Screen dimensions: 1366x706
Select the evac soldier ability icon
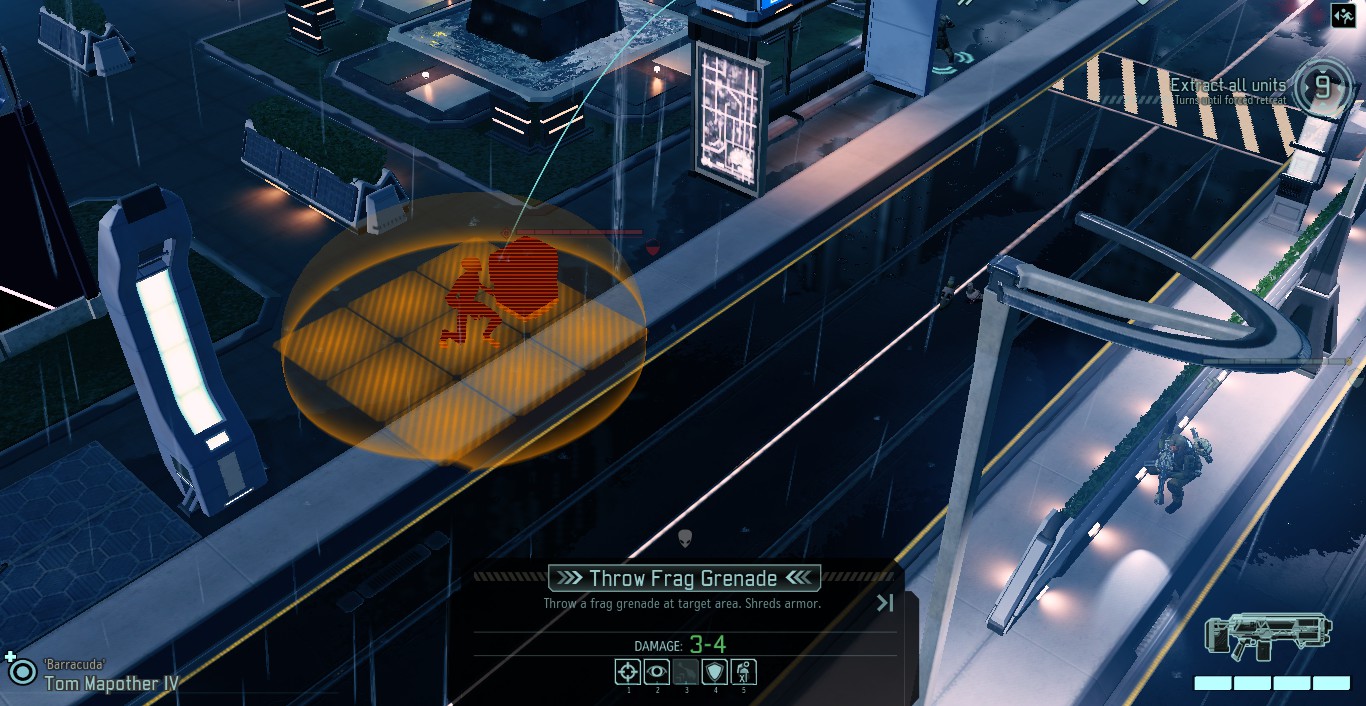(x=743, y=672)
